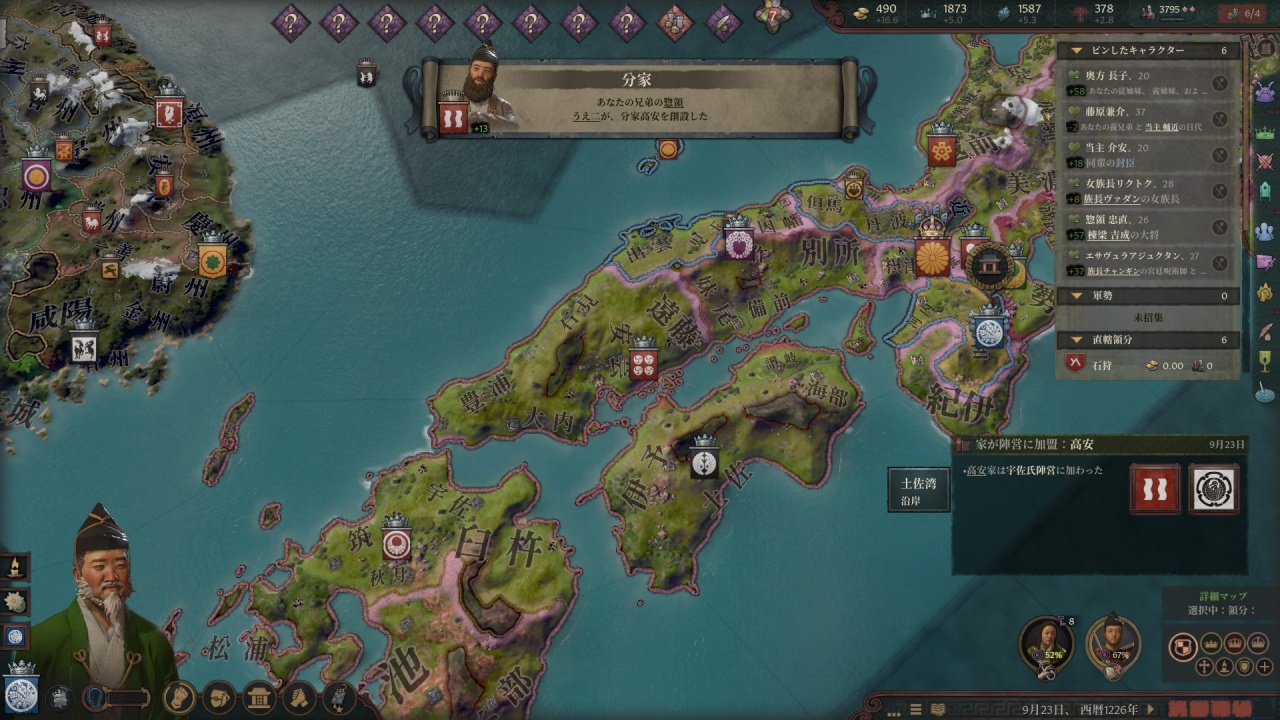Collapse the 直轄領分 section header
The image size is (1280, 720).
coord(1076,340)
